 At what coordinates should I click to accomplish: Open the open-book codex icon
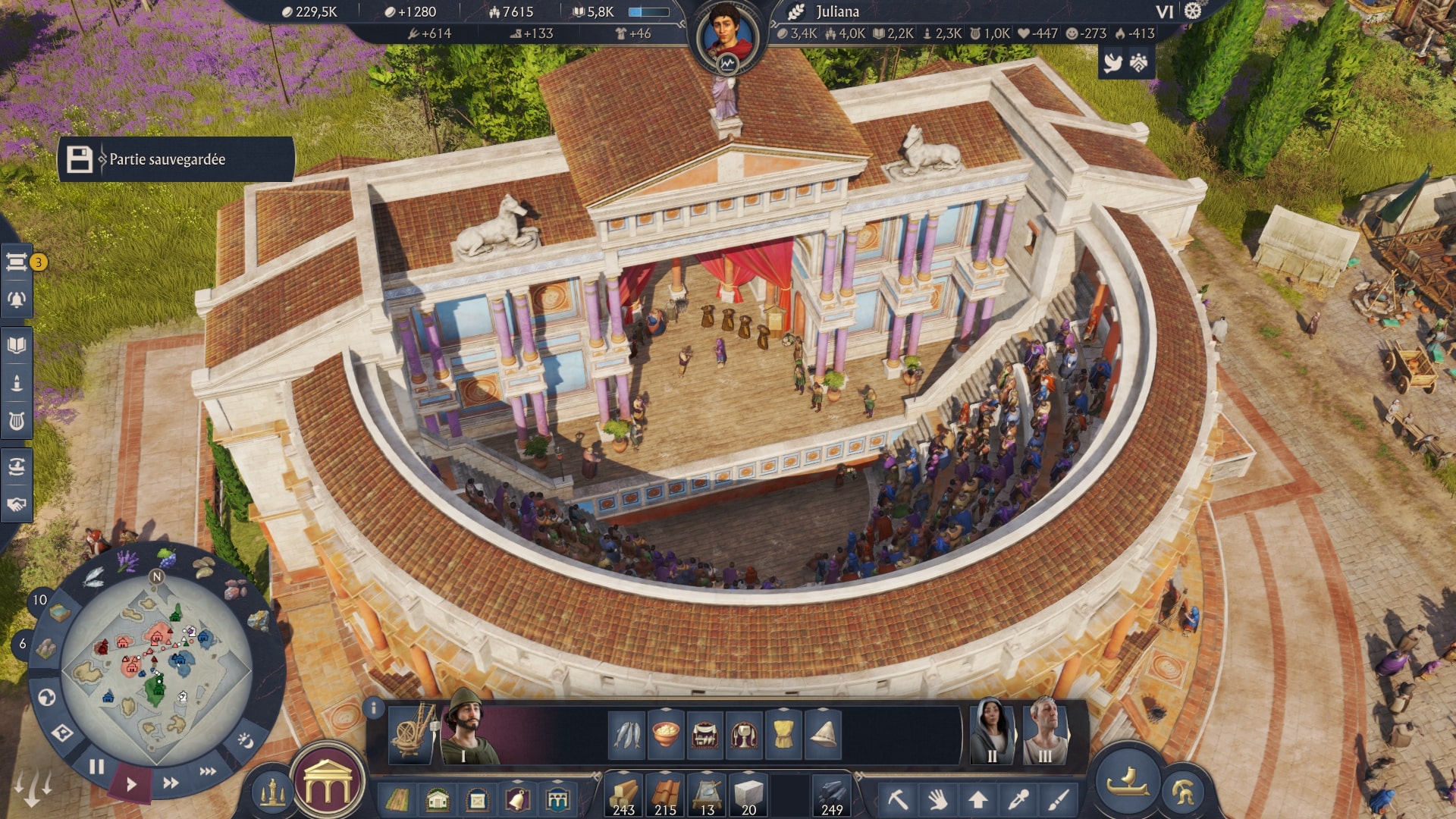(16, 346)
